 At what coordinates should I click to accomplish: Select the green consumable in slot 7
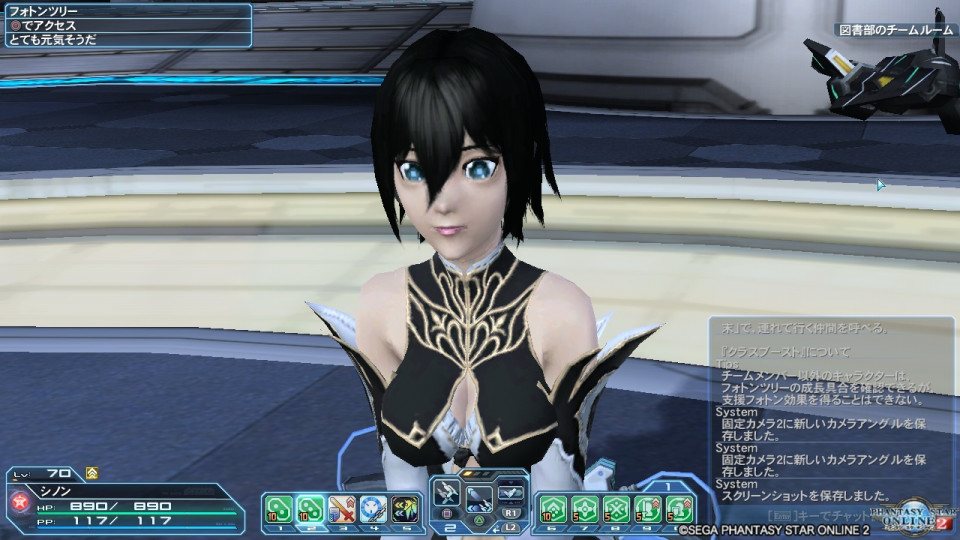click(x=585, y=509)
